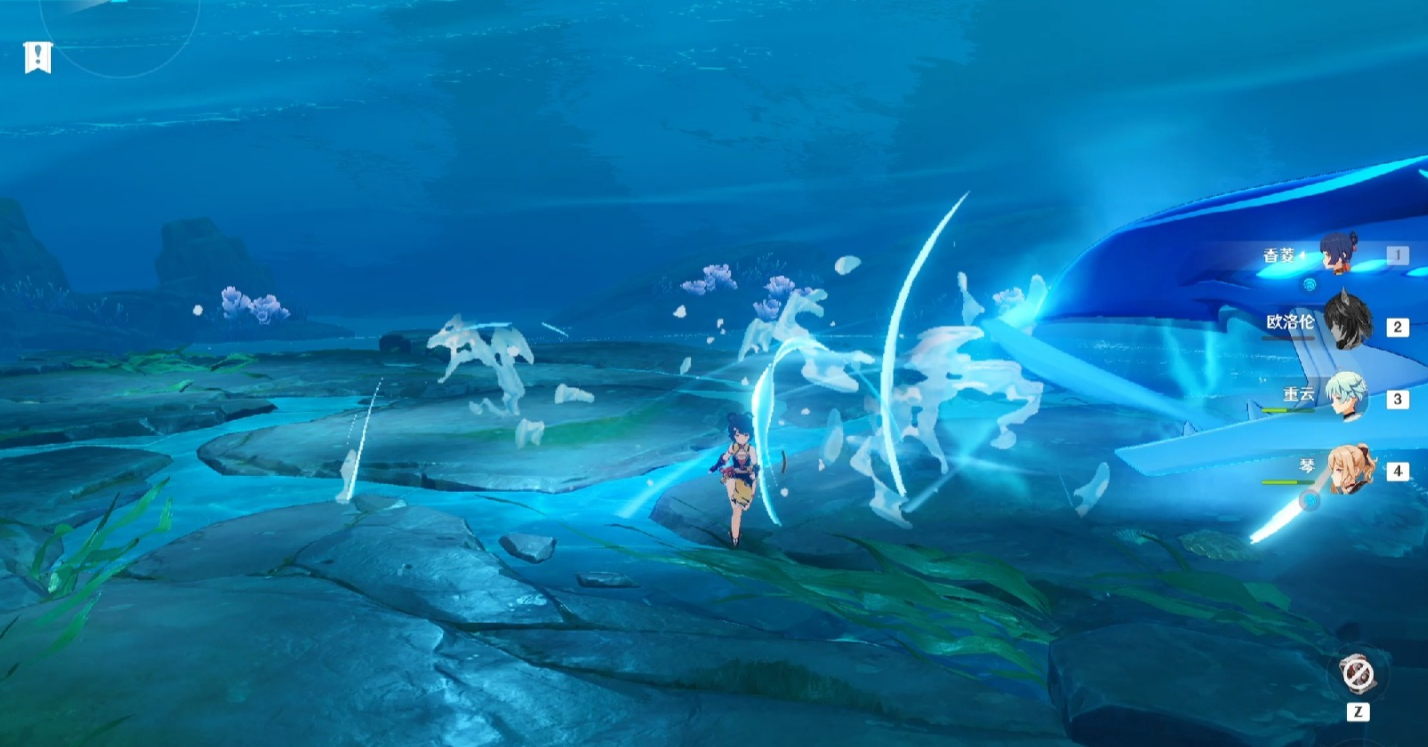1428x747 pixels.
Task: Choose party member 琴
Action: click(1349, 469)
